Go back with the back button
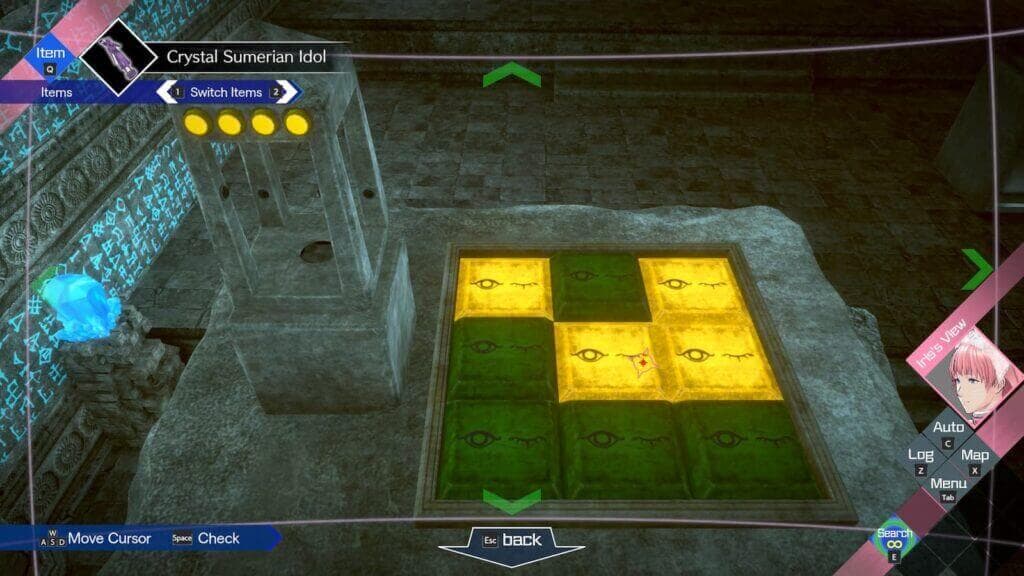The width and height of the screenshot is (1024, 576). click(511, 541)
